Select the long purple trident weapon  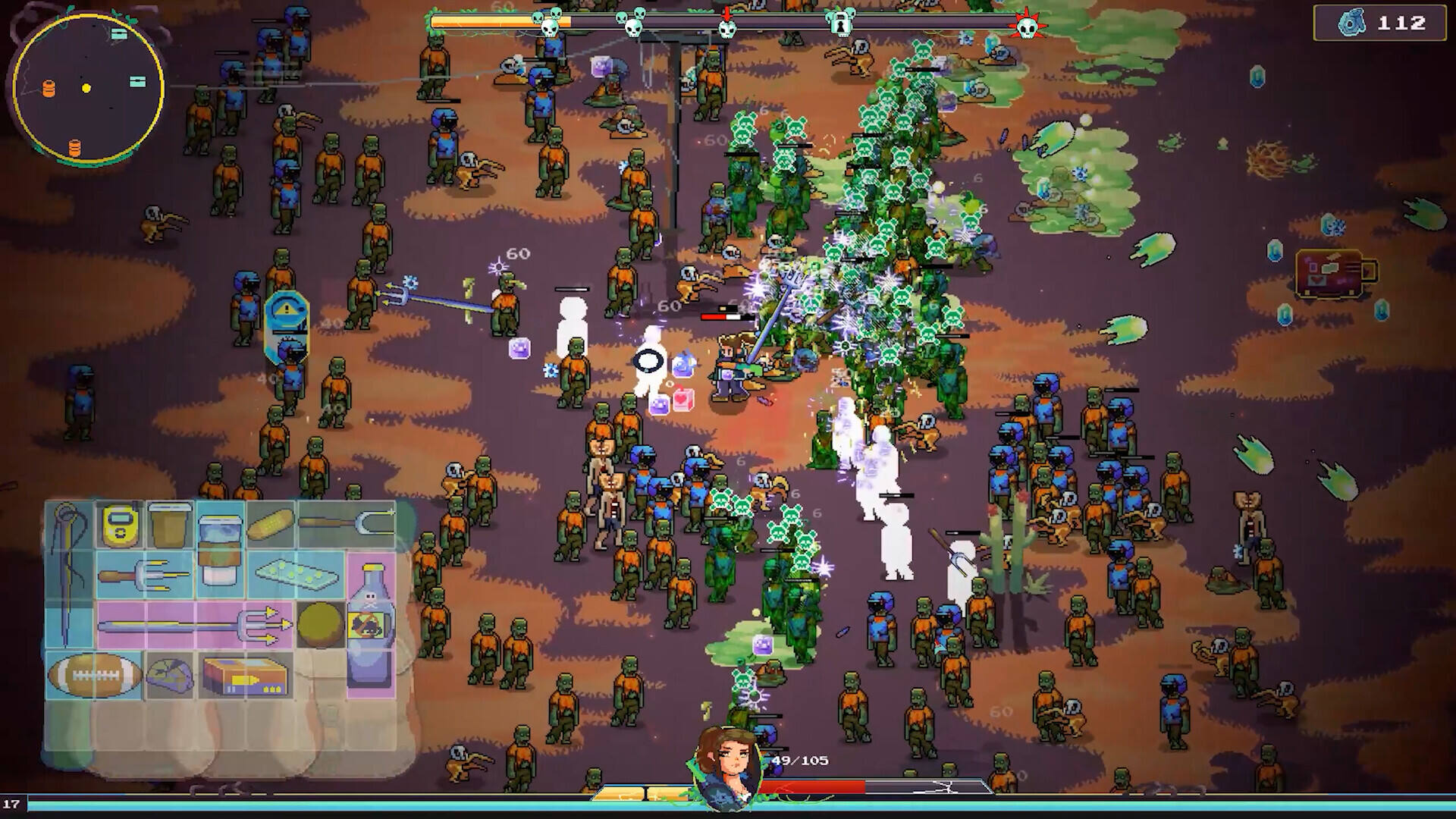tap(195, 625)
